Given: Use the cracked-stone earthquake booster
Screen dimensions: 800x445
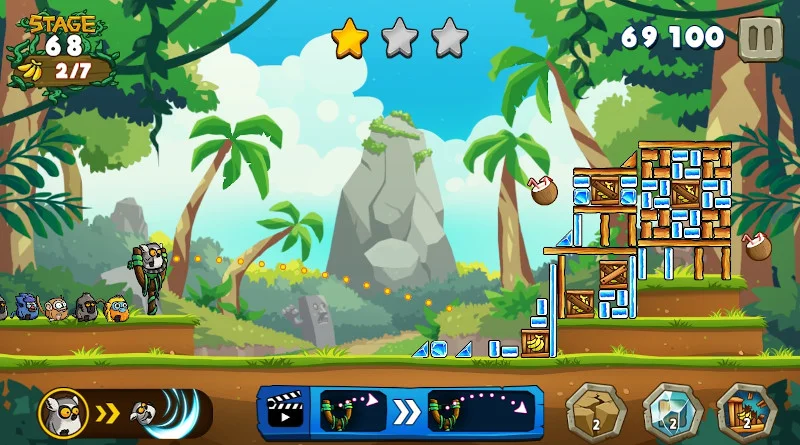Looking at the screenshot, I should click(596, 411).
